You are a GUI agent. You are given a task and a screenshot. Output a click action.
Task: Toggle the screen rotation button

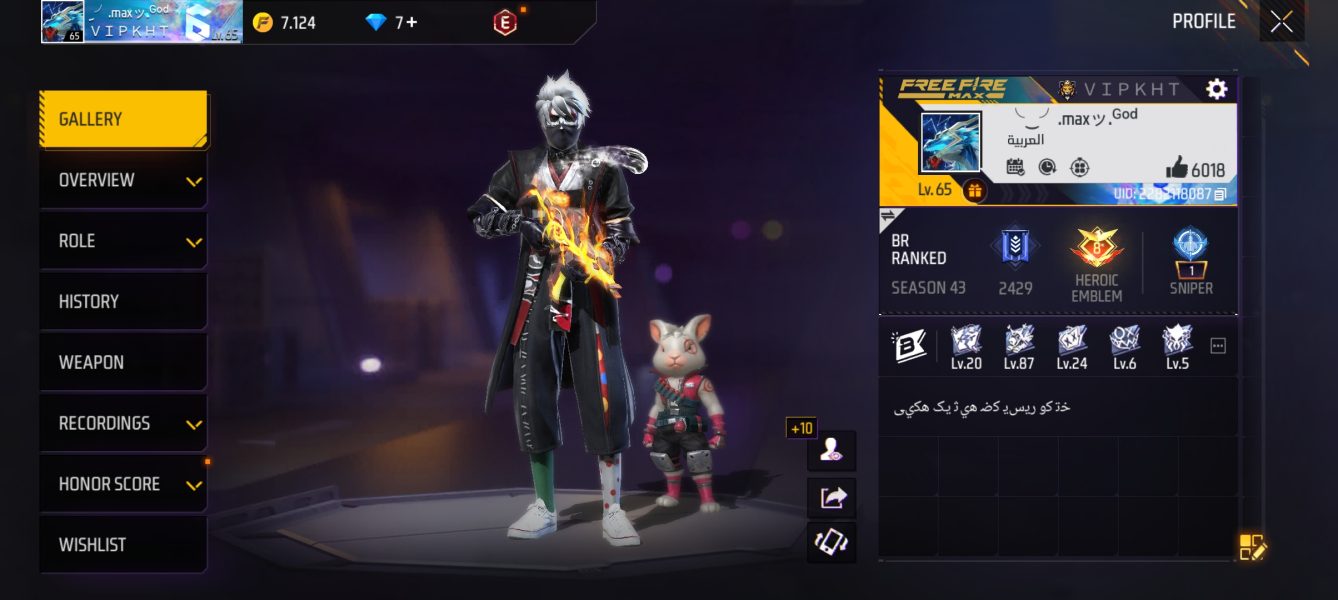click(x=832, y=543)
